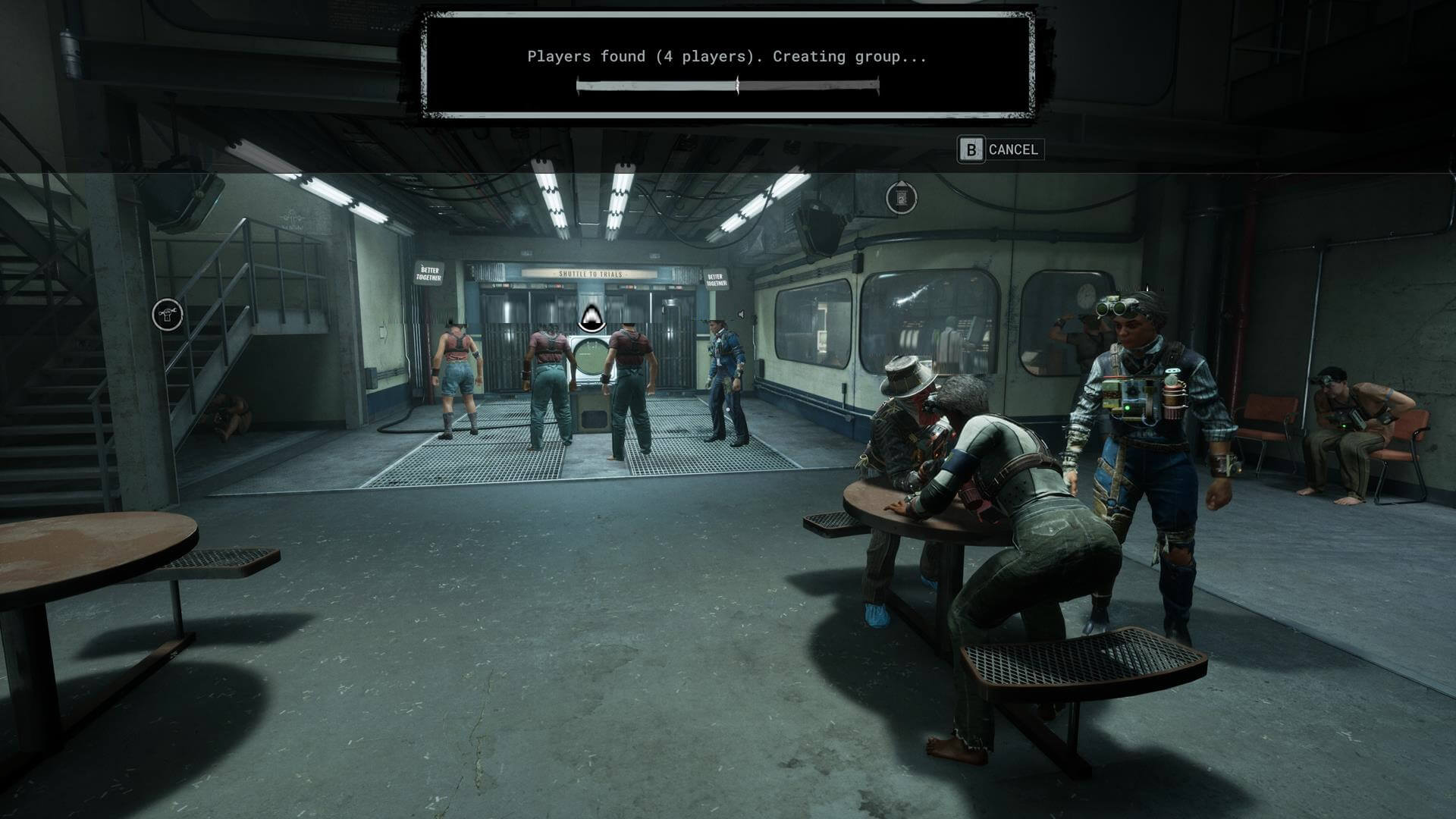The image size is (1456, 819).
Task: Click the clock icon inside the control room window
Action: point(1087,295)
